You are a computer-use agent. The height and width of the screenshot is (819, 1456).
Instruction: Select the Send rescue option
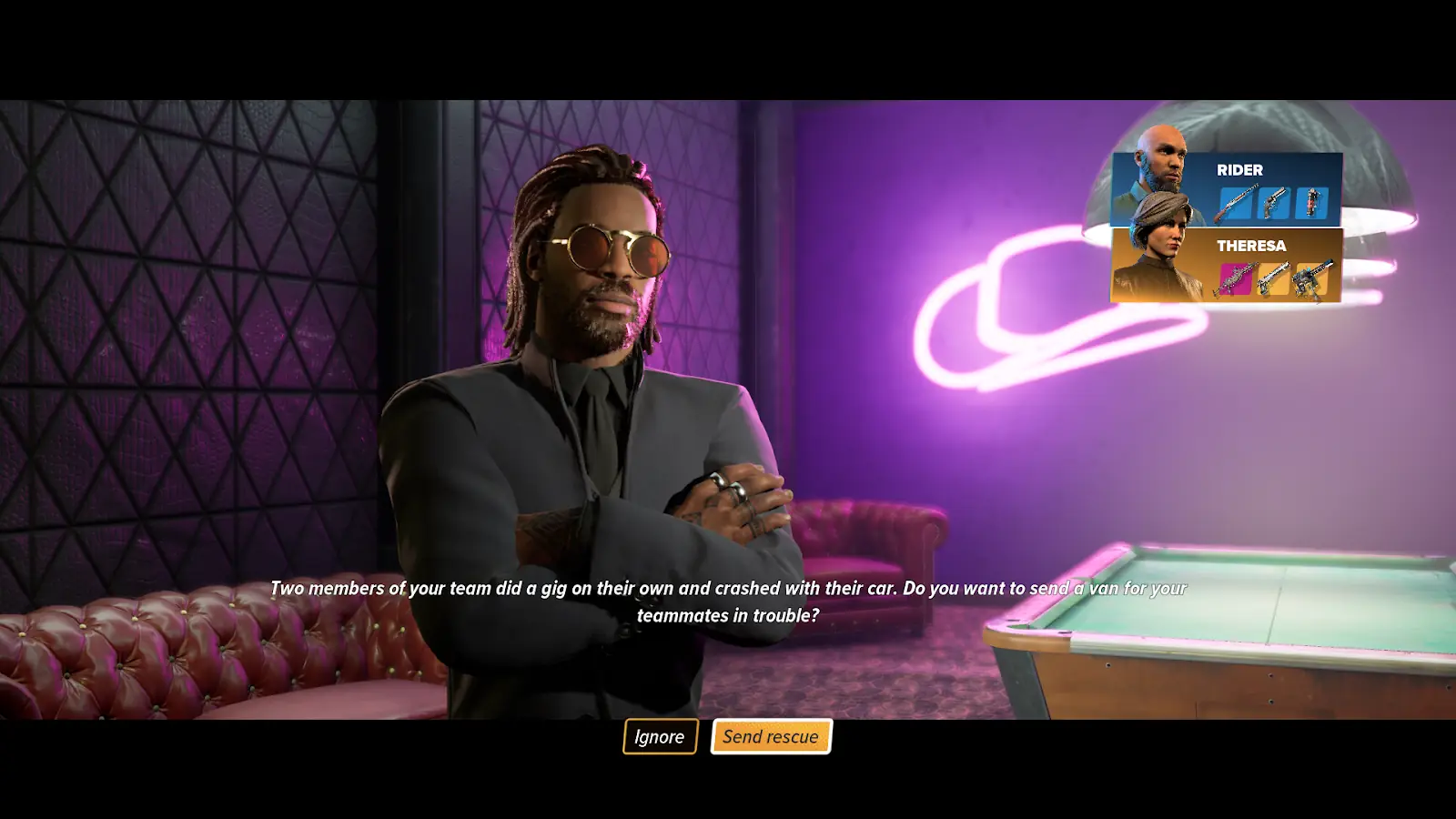coord(771,737)
